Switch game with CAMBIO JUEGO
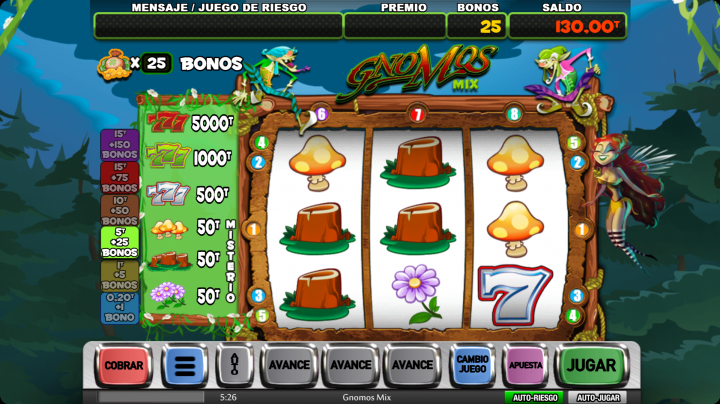720x404 pixels. coord(472,365)
